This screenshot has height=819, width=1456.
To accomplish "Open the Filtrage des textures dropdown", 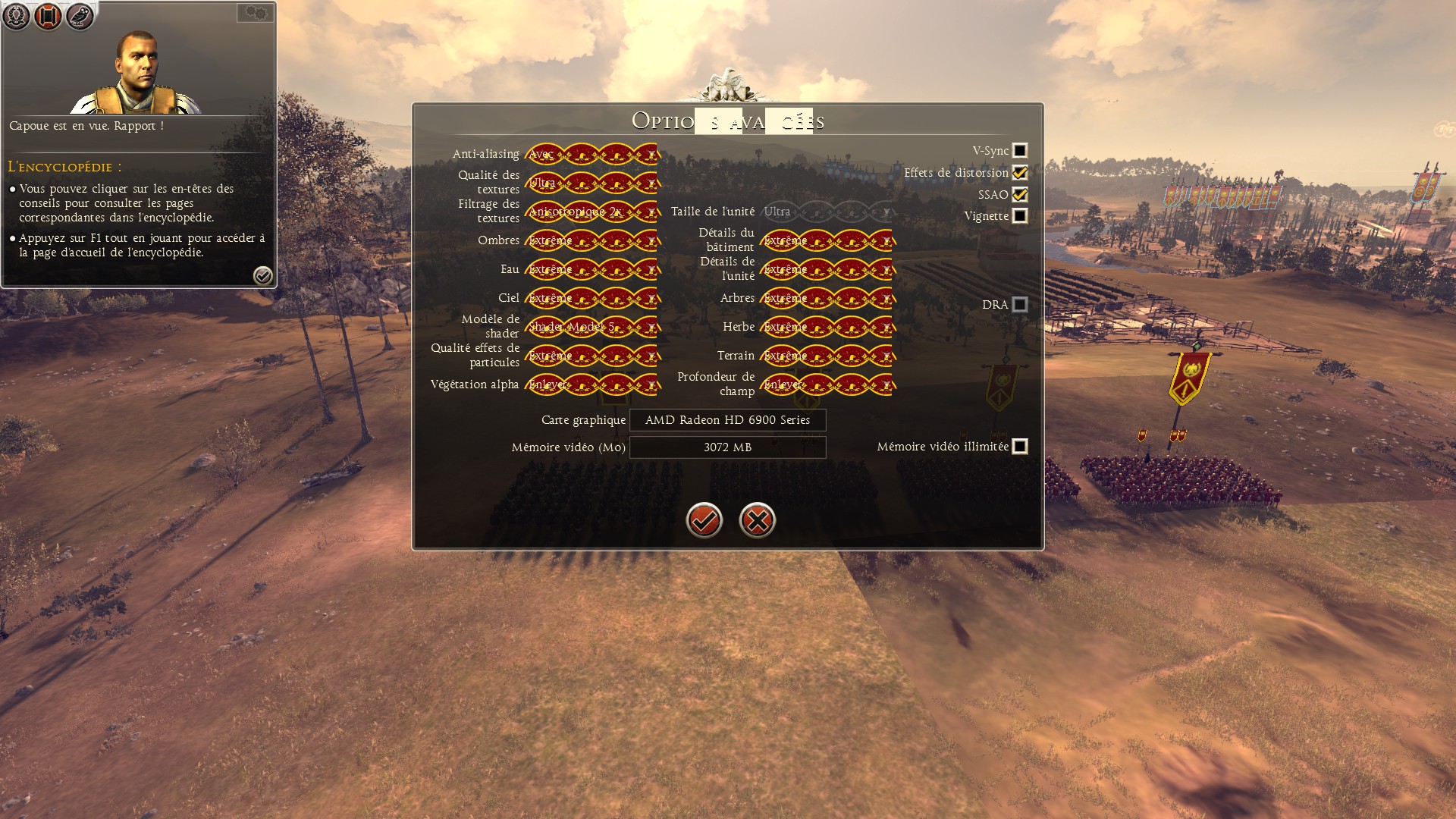I will point(591,212).
